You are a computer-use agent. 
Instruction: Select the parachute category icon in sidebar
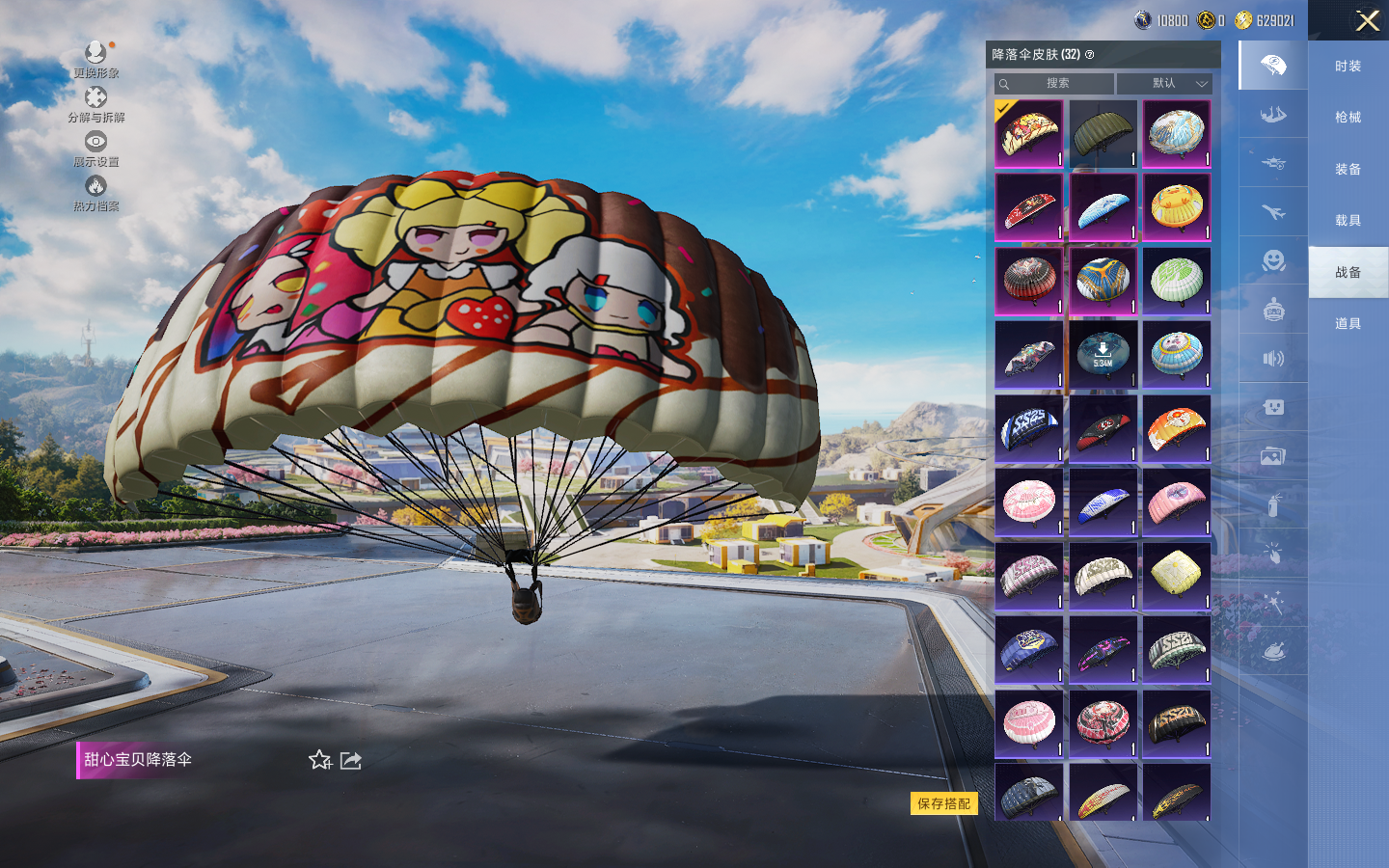(1273, 66)
